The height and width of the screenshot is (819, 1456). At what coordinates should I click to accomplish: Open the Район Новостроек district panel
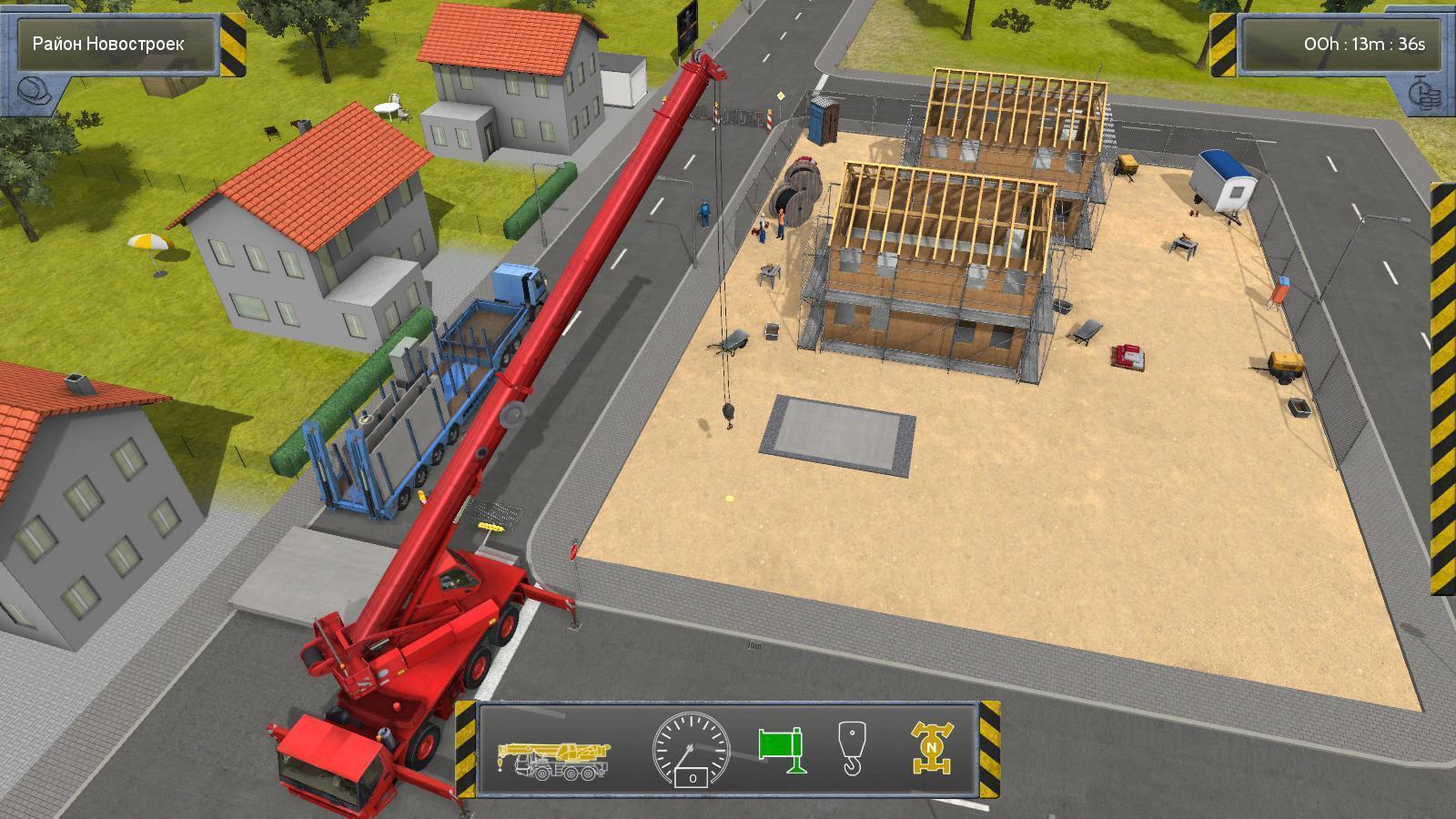click(109, 44)
